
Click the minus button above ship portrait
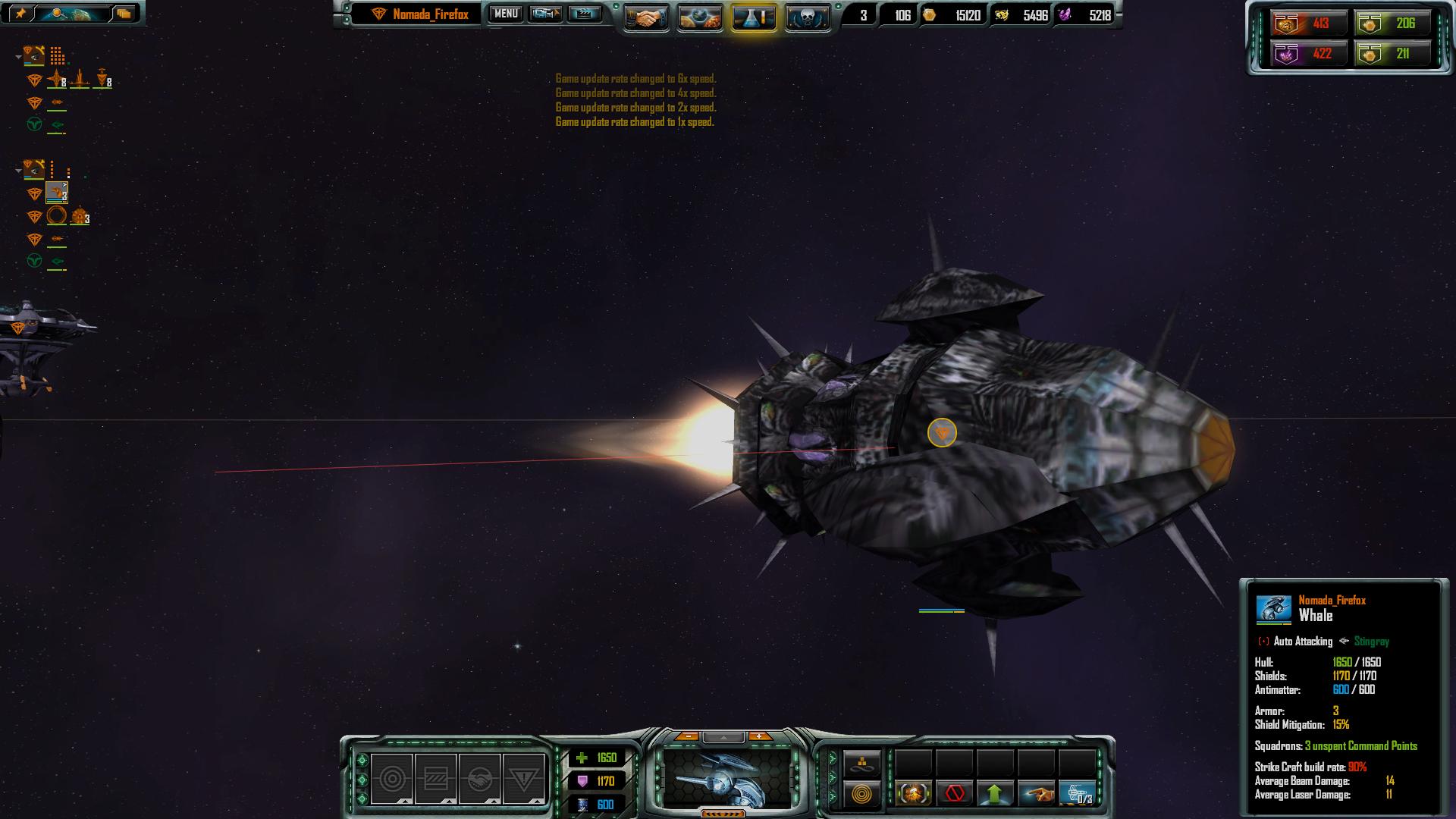tap(687, 736)
